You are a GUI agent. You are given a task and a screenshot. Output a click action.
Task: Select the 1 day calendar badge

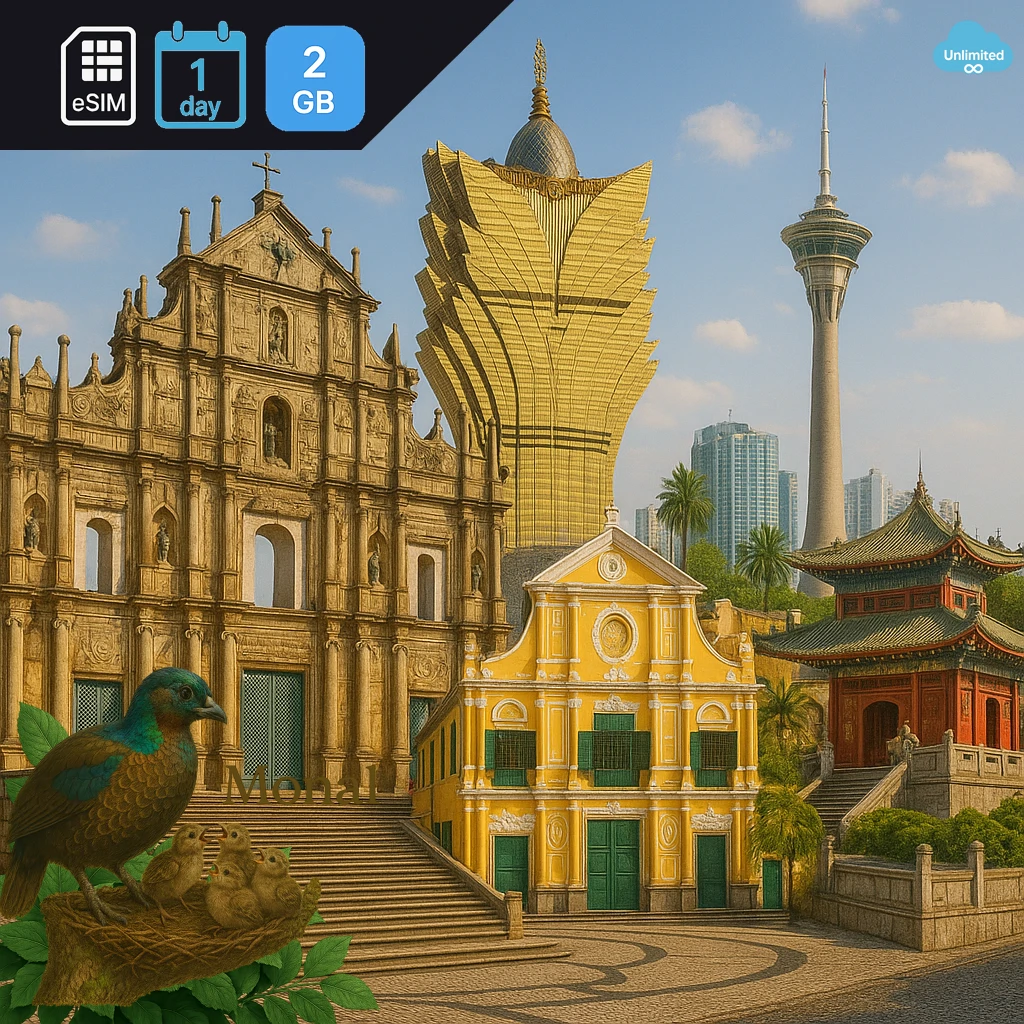pyautogui.click(x=200, y=76)
